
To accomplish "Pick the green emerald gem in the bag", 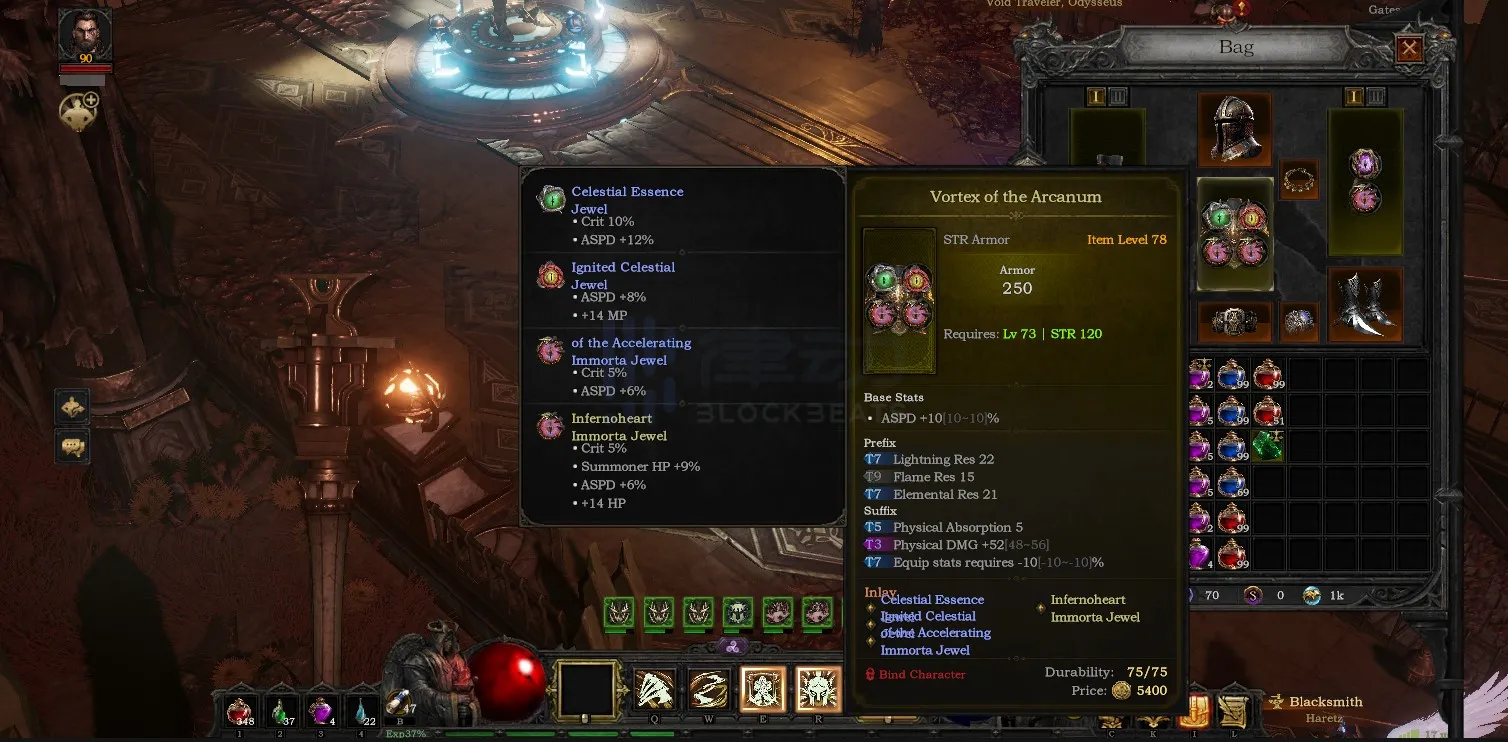I will (1268, 447).
